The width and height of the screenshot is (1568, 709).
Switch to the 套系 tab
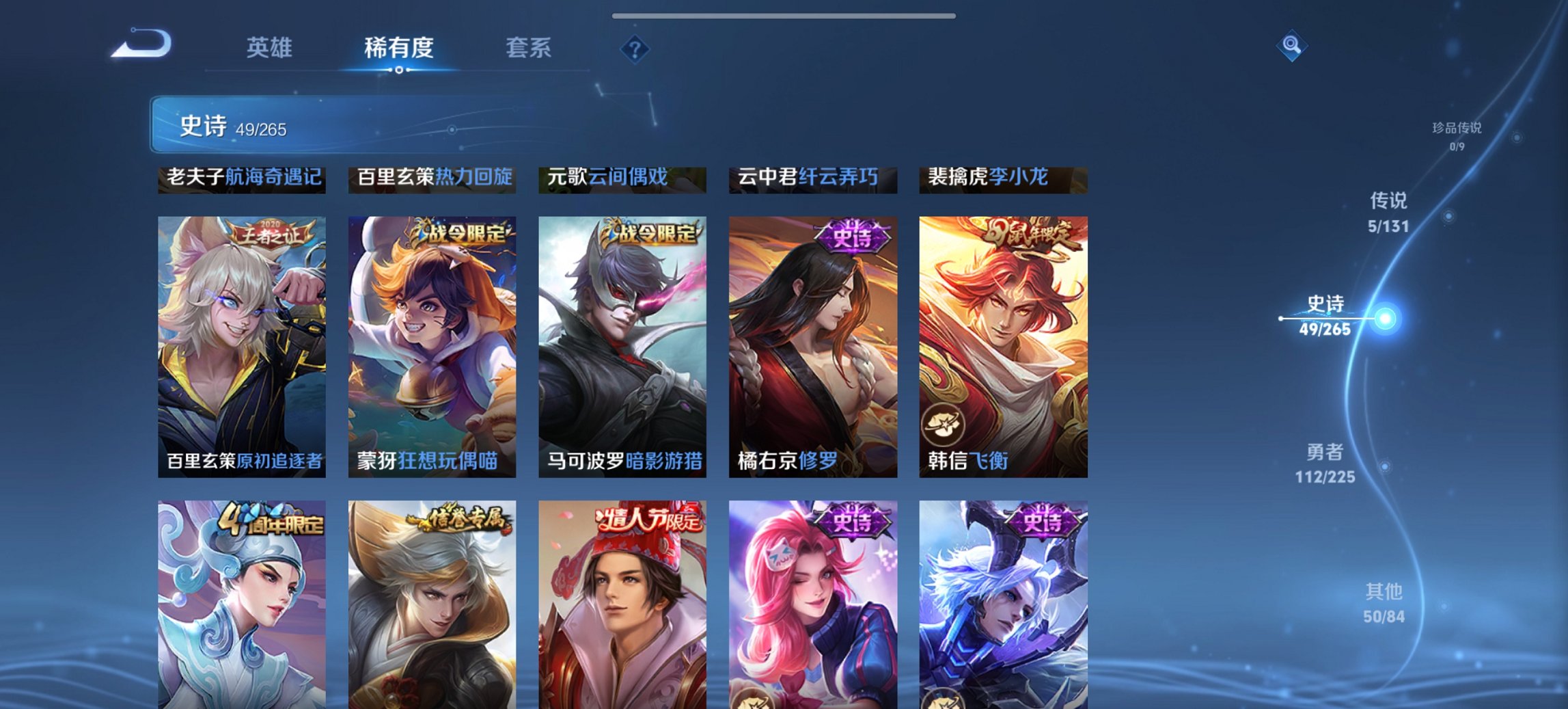click(527, 48)
